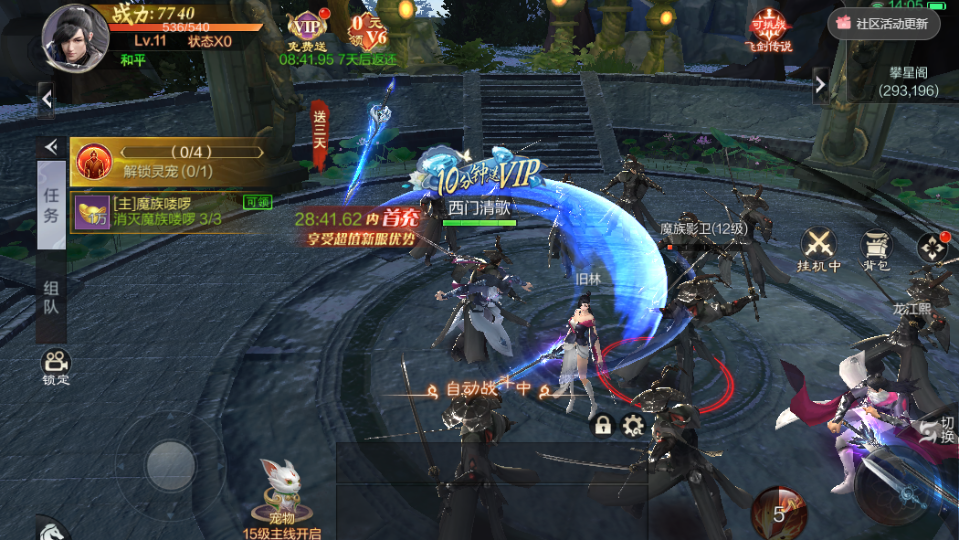
Task: Toggle 挂机中 auto-combat crossed swords
Action: click(x=819, y=249)
